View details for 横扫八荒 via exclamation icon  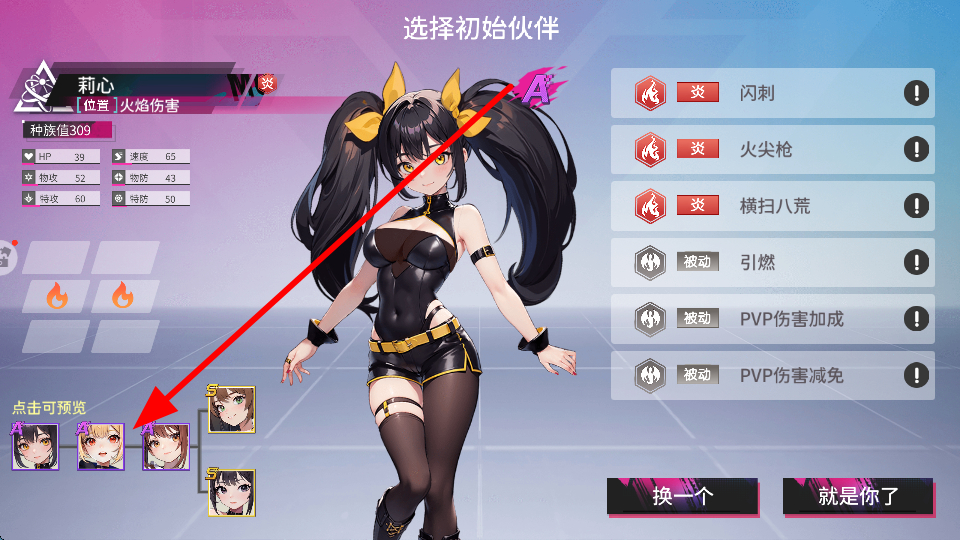click(x=916, y=206)
